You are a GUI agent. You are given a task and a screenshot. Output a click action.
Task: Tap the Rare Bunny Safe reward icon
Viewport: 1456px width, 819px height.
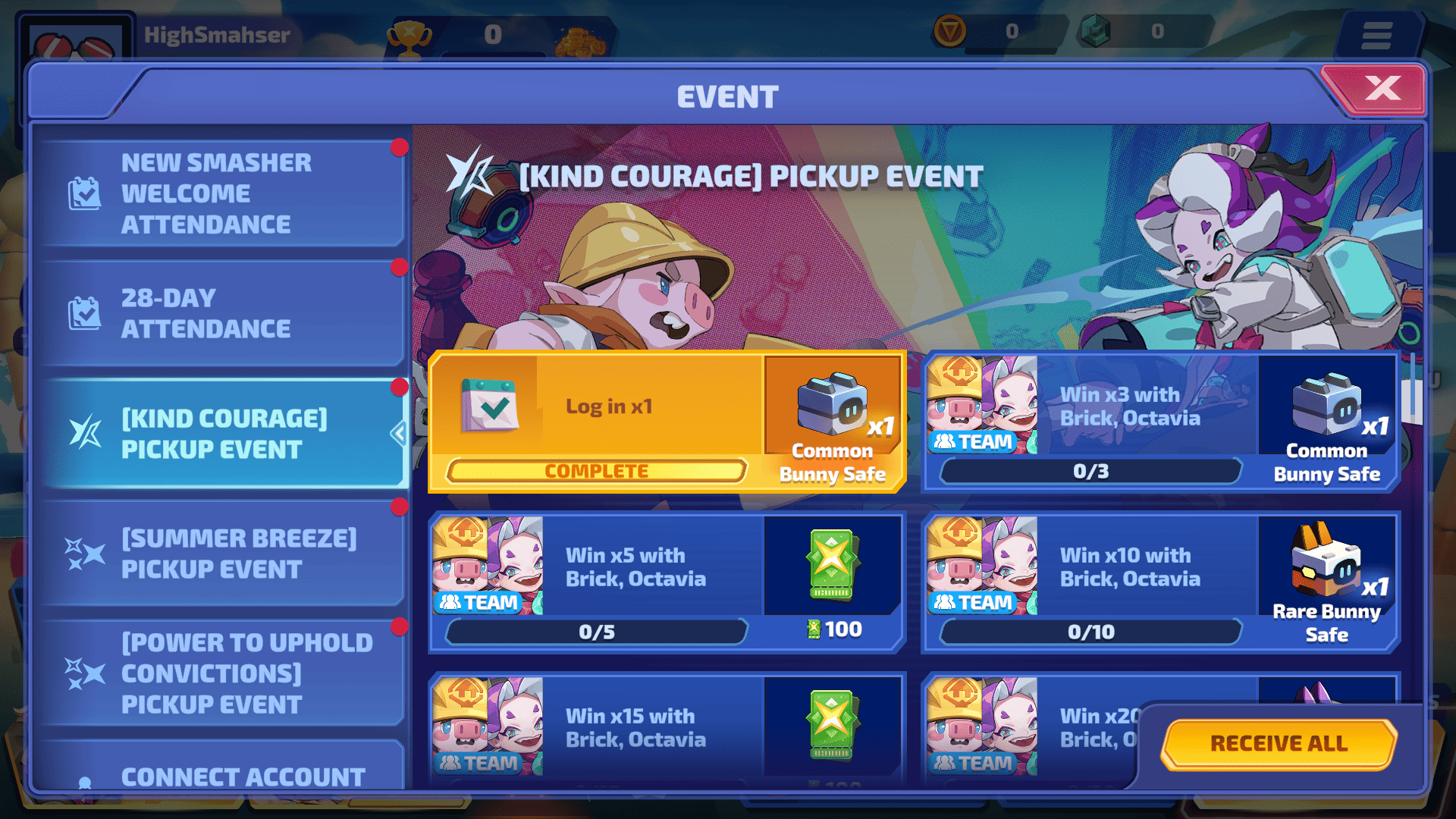pyautogui.click(x=1326, y=561)
